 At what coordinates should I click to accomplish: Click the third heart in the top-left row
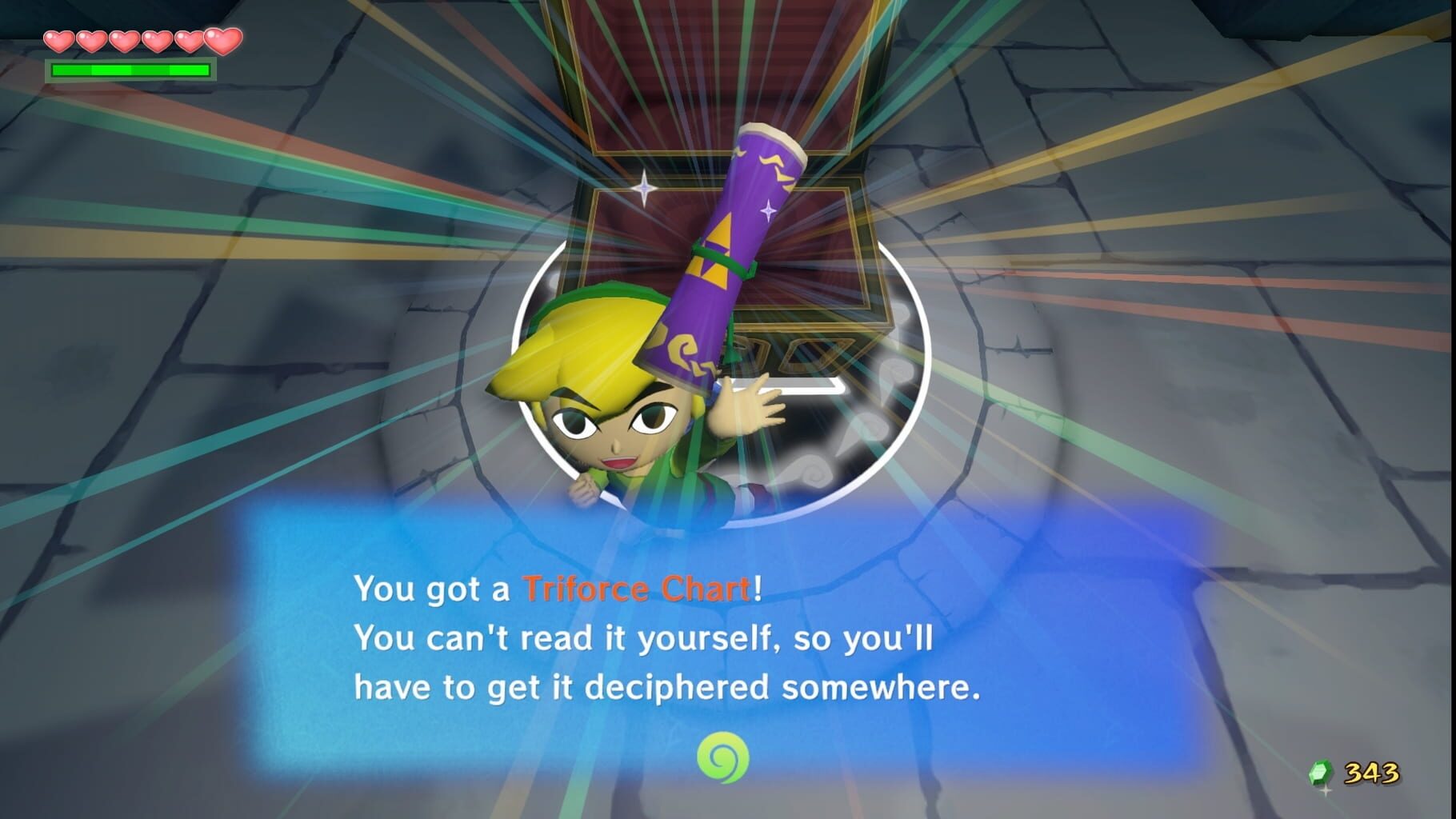[x=124, y=39]
